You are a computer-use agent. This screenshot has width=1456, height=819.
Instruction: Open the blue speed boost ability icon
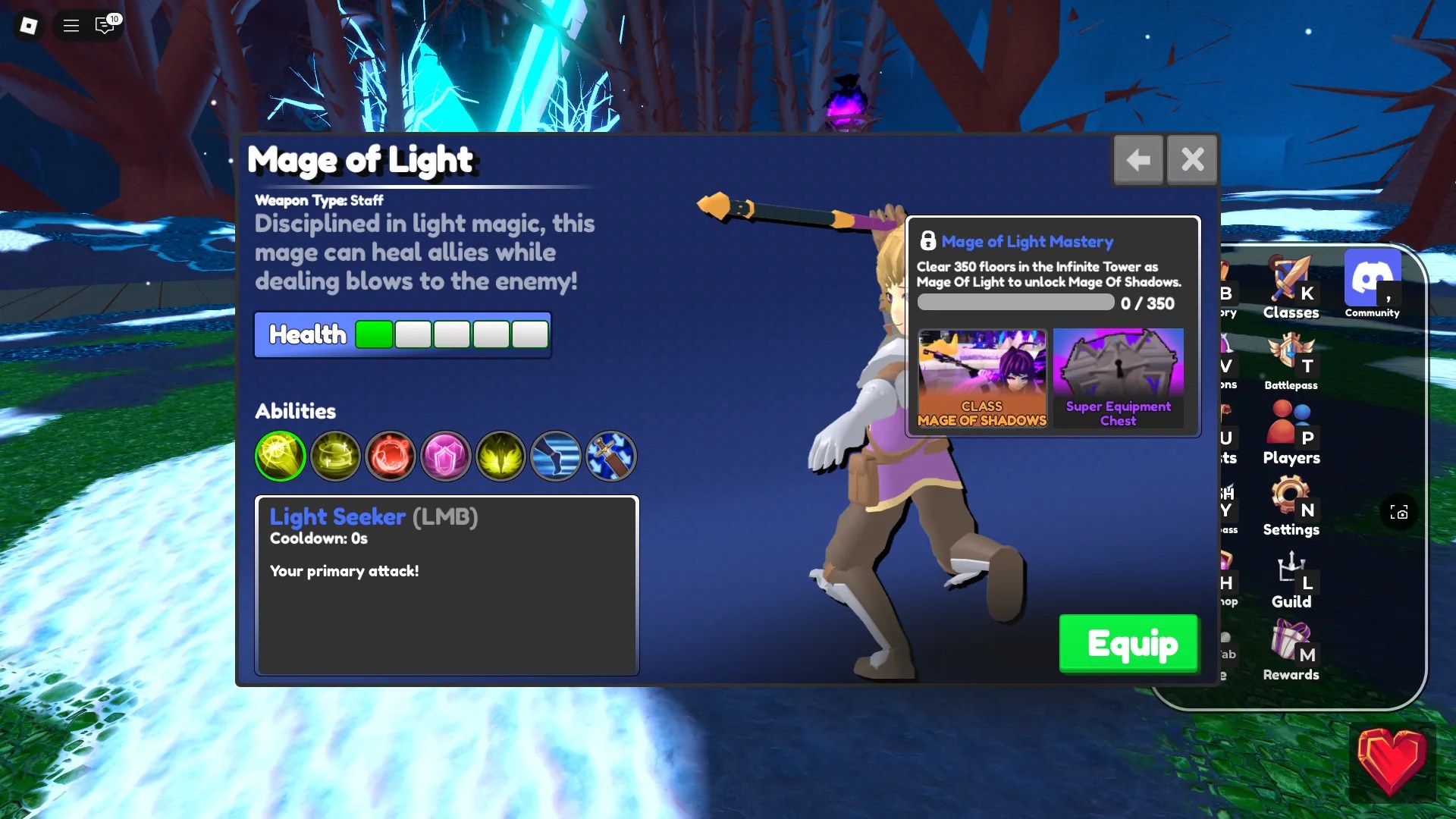pos(557,456)
